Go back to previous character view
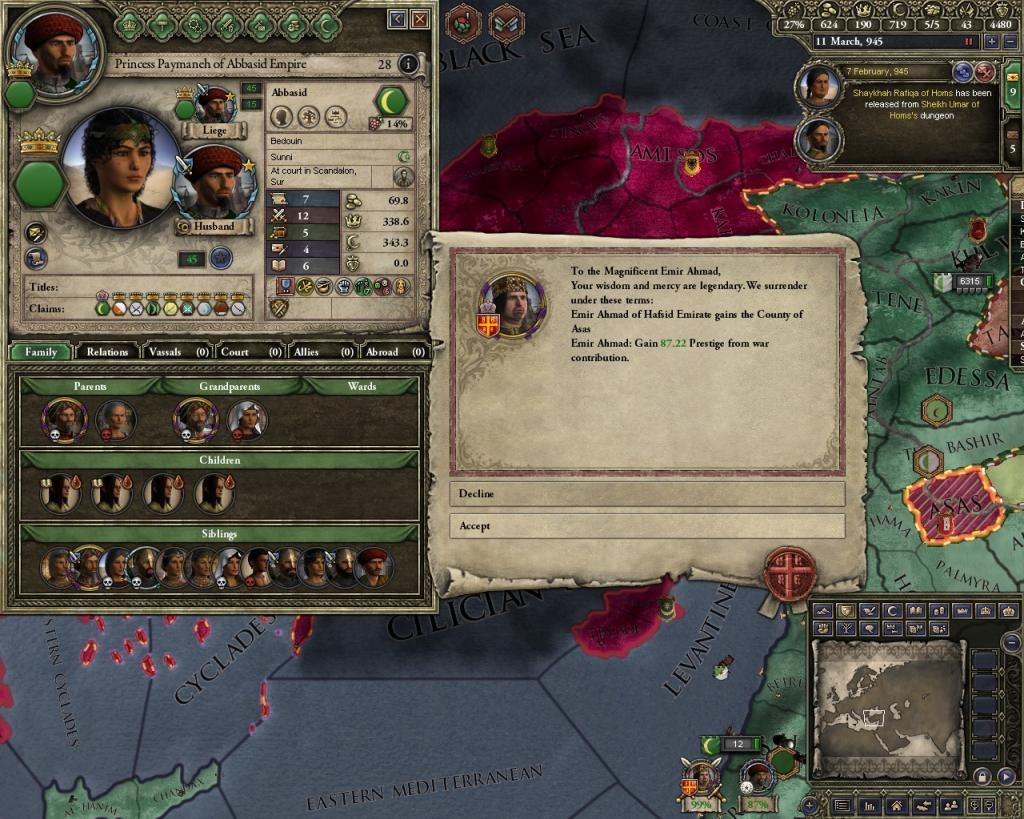 [398, 19]
